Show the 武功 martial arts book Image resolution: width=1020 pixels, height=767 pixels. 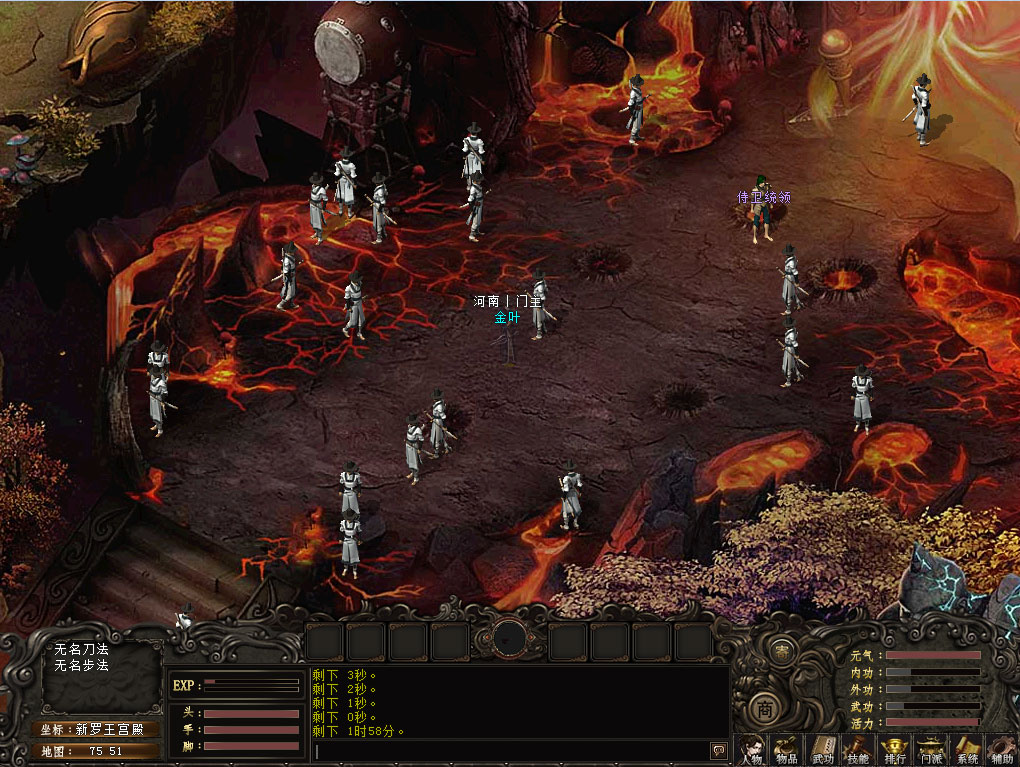tap(821, 749)
